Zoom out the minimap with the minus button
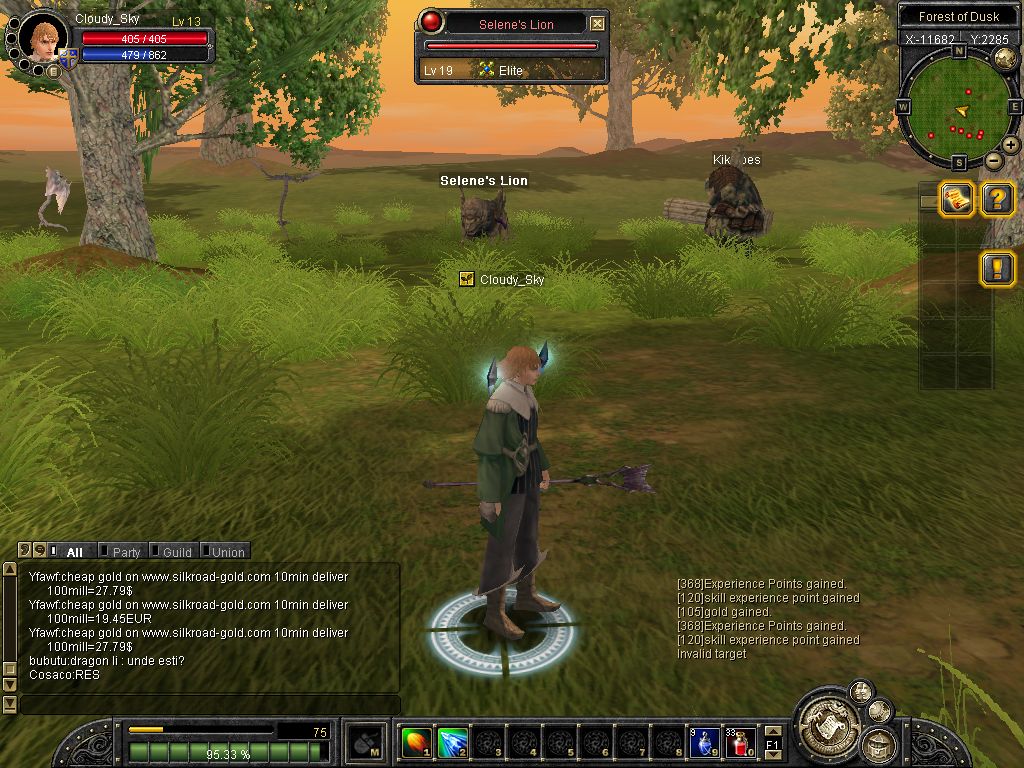This screenshot has height=768, width=1024. [993, 160]
